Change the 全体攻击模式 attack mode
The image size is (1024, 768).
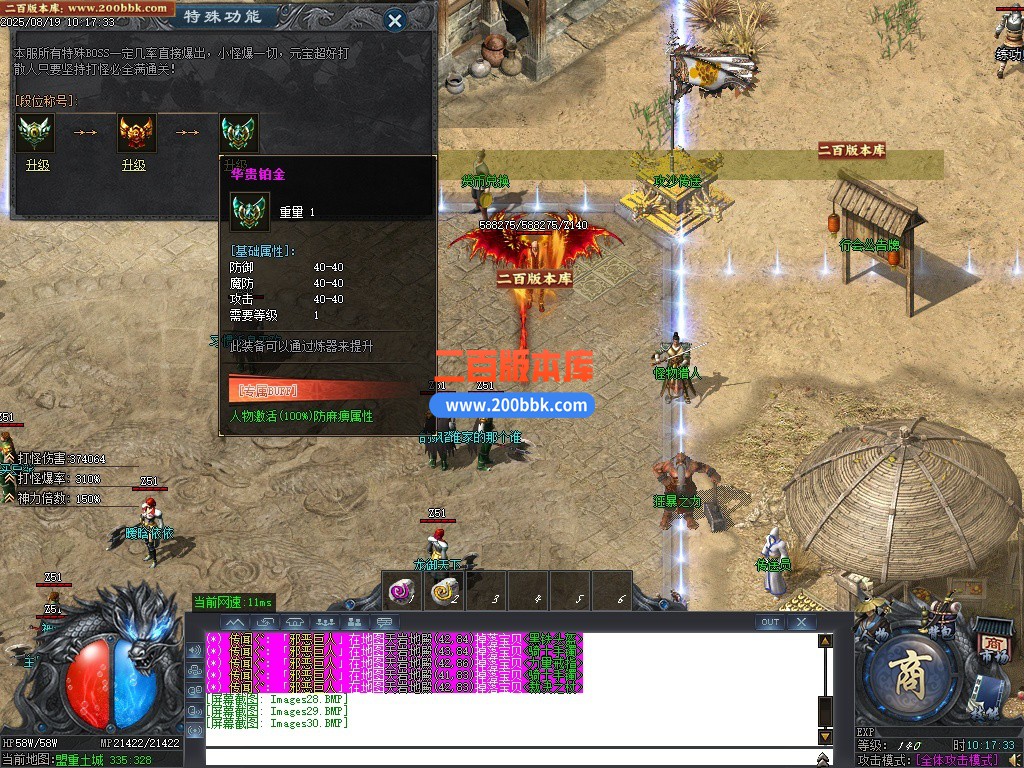(957, 760)
